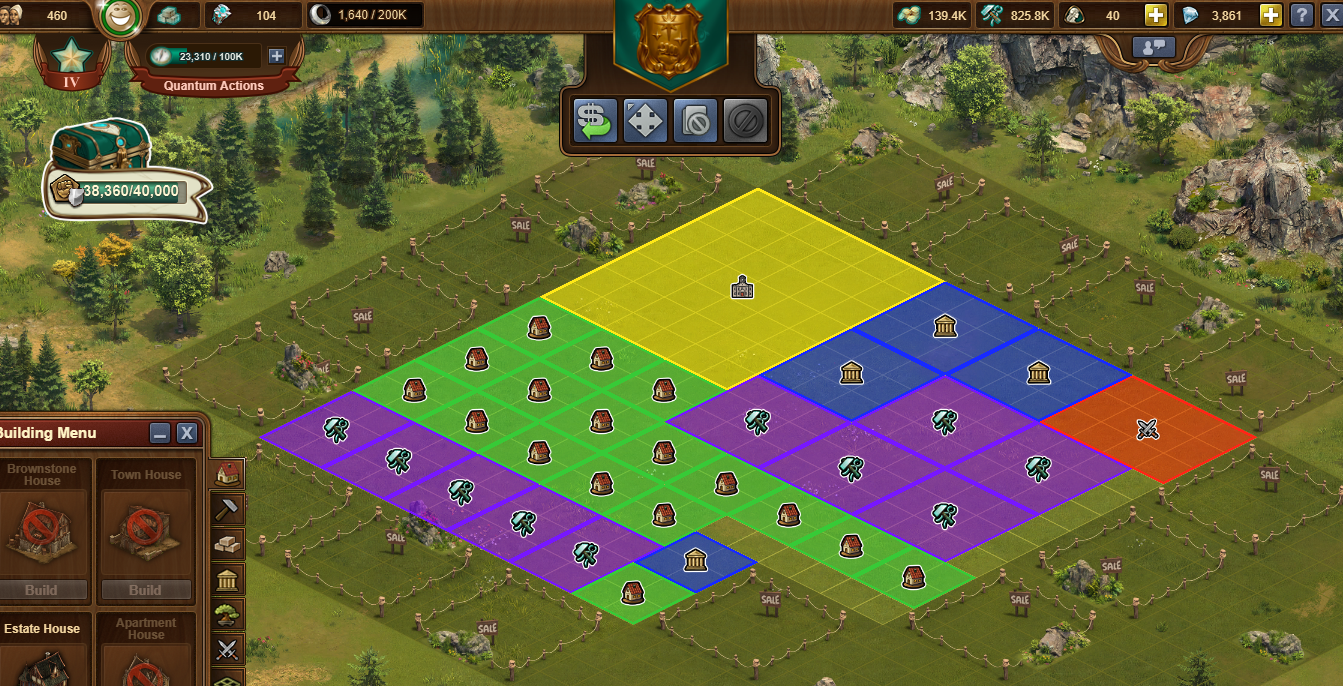Switch to the bonsai tree decorations tab

click(229, 613)
